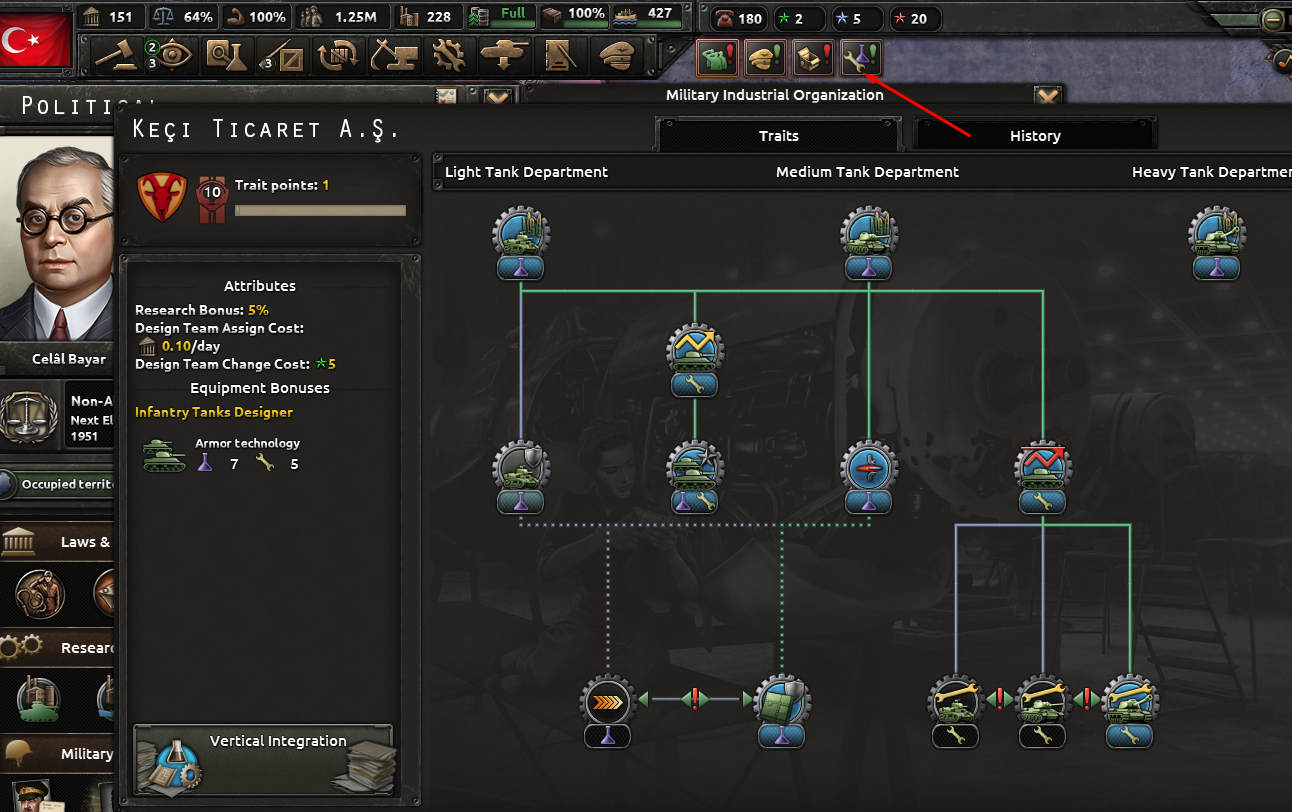This screenshot has width=1292, height=812.
Task: Click the Military Industrial Organization alert icon
Action: pos(861,58)
